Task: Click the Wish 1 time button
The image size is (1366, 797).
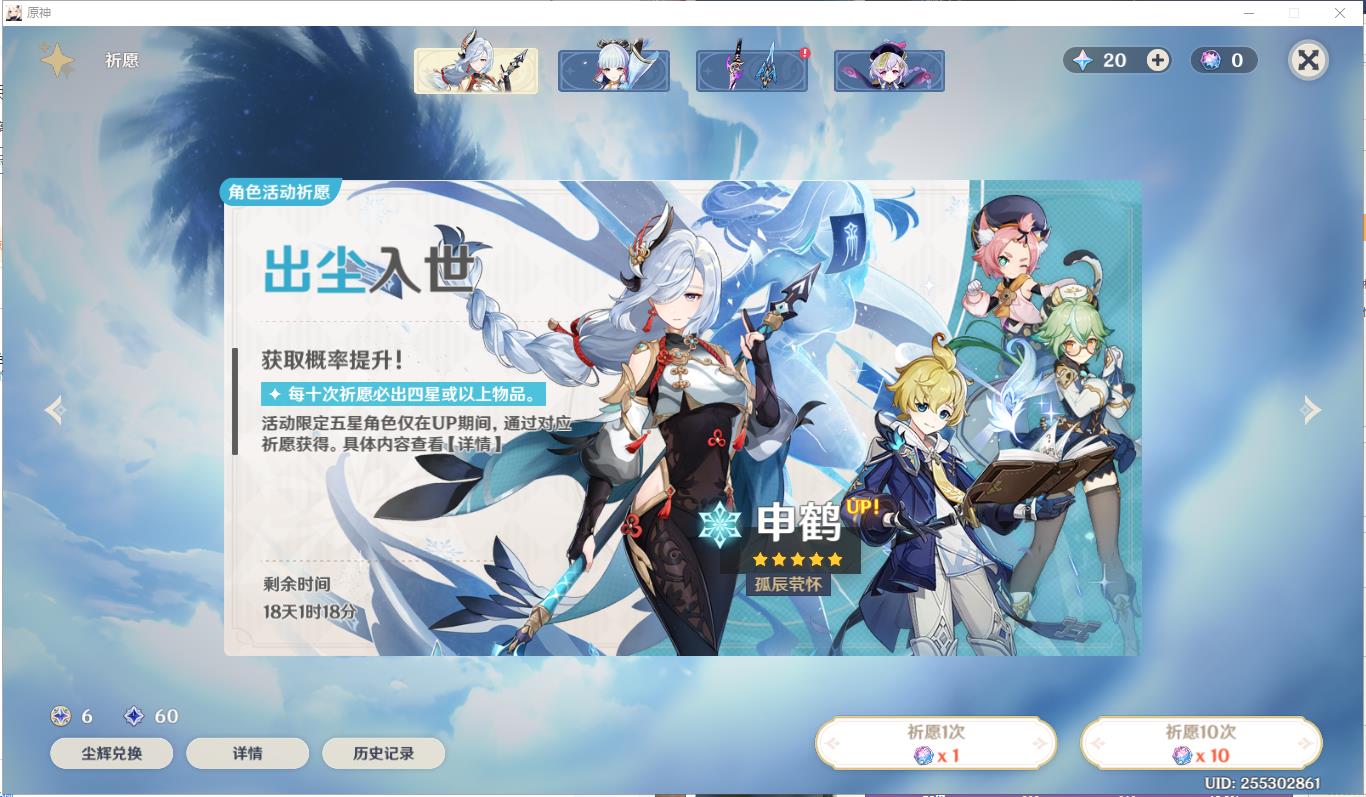Action: (935, 742)
